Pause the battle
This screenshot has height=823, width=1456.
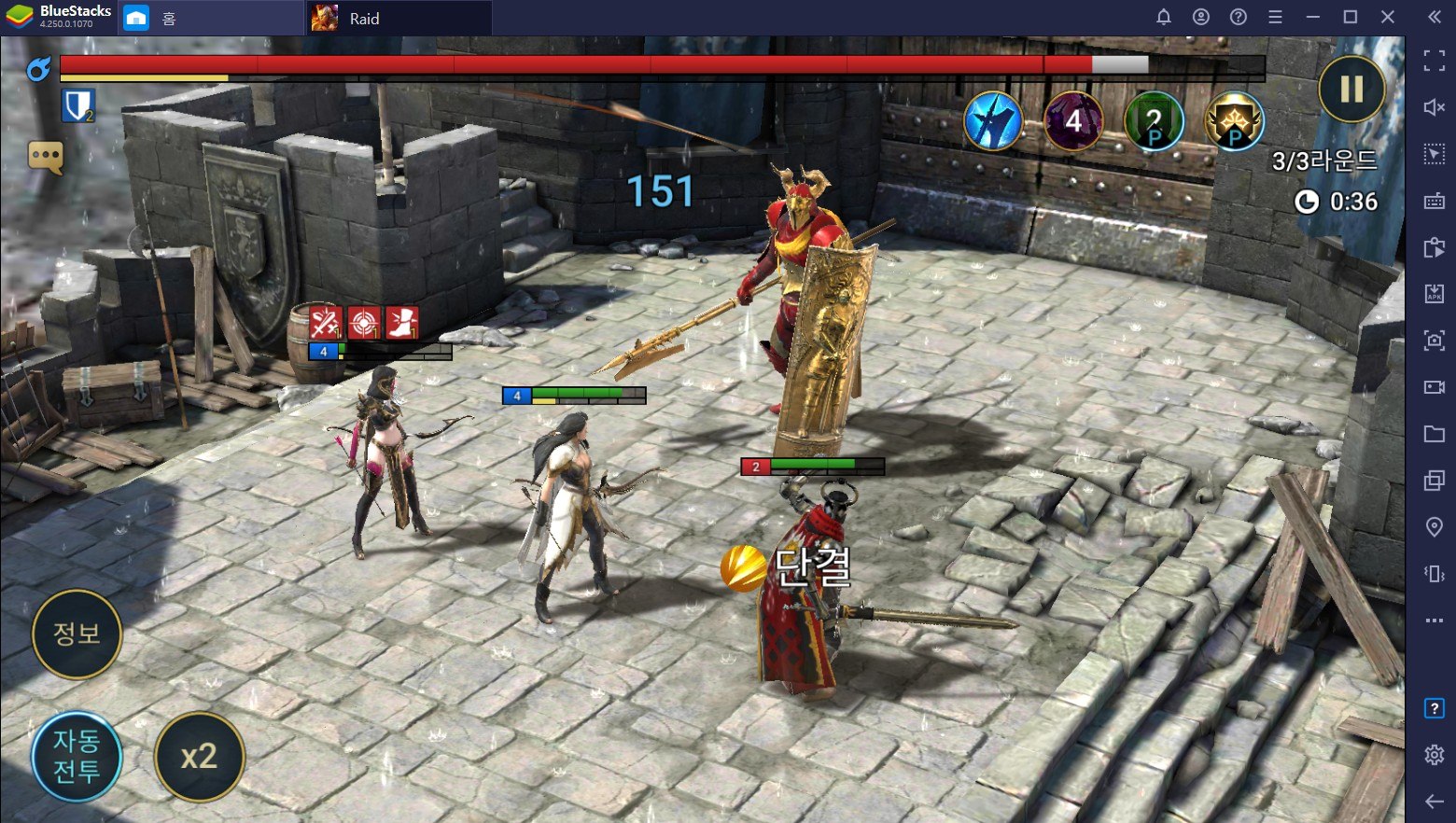coord(1351,90)
